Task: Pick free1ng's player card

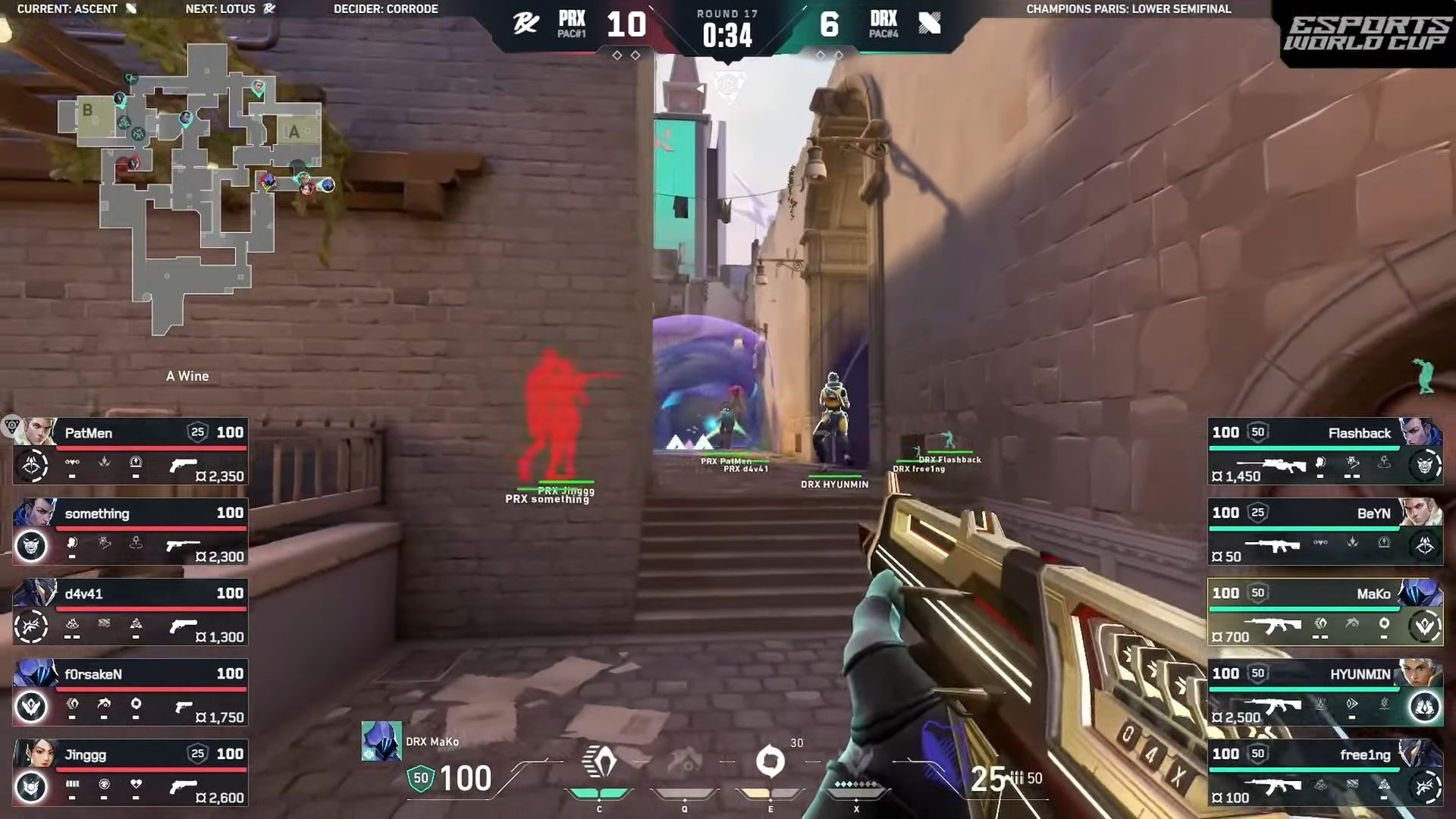Action: (x=1324, y=772)
